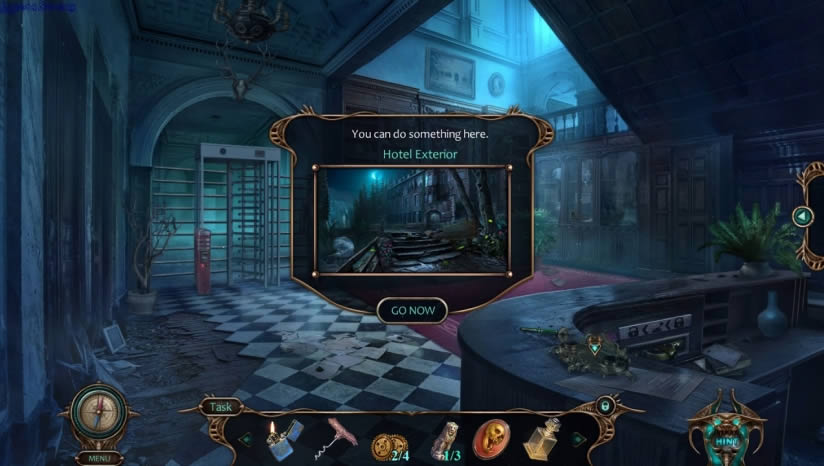Open the Hotel Exterior thumbnail preview
Screen dimensions: 824x466
[411, 220]
